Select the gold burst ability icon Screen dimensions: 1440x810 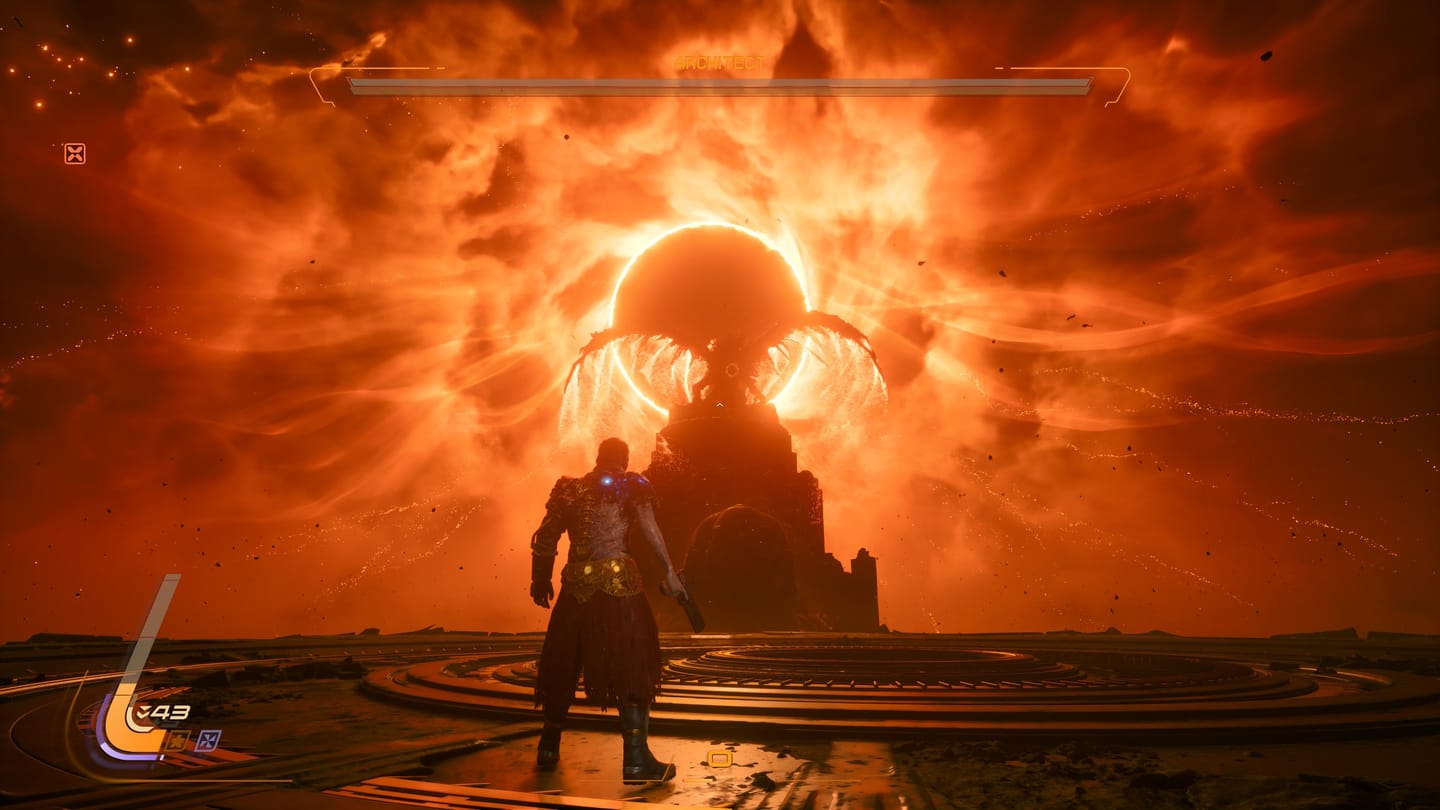click(177, 741)
